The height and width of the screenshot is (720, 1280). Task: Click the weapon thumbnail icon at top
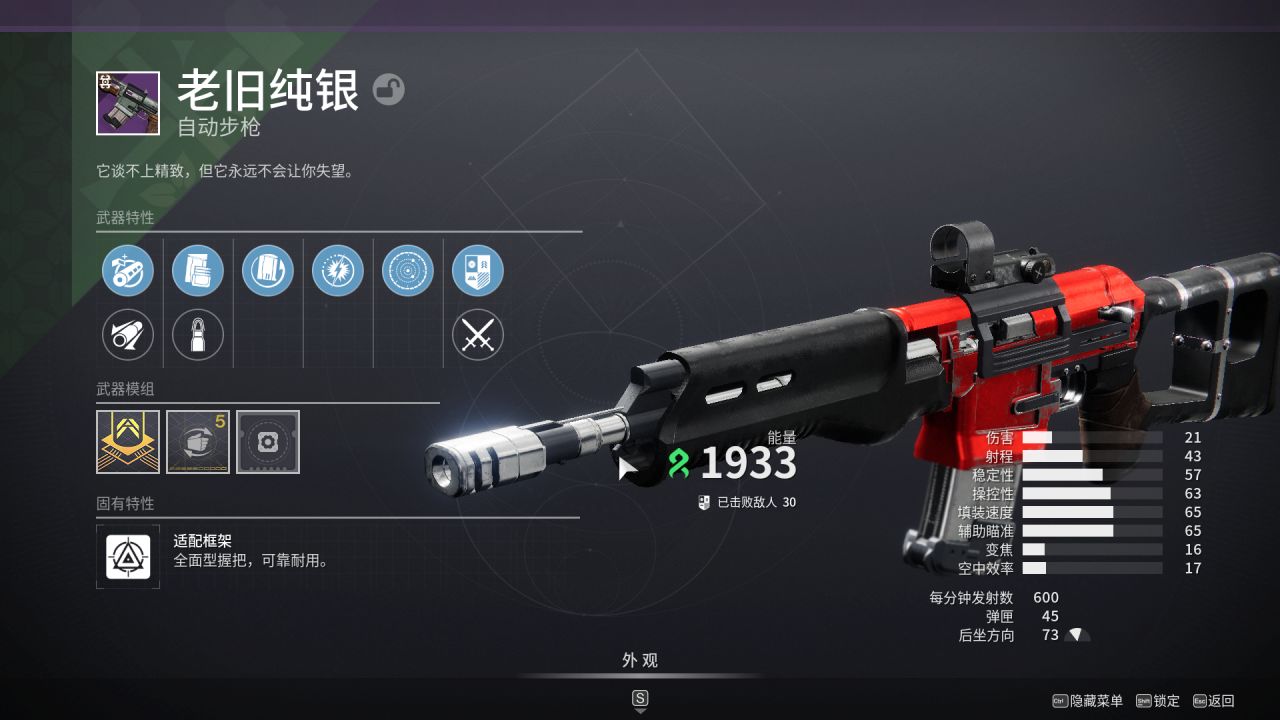[x=128, y=103]
